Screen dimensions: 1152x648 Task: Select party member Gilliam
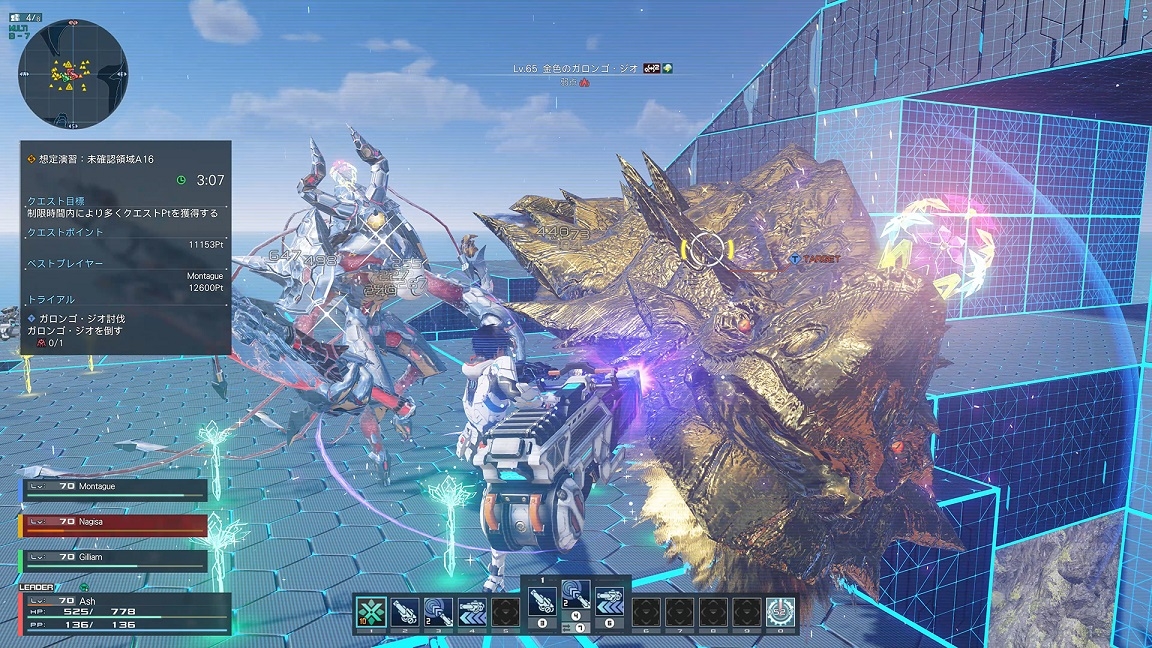pos(114,560)
